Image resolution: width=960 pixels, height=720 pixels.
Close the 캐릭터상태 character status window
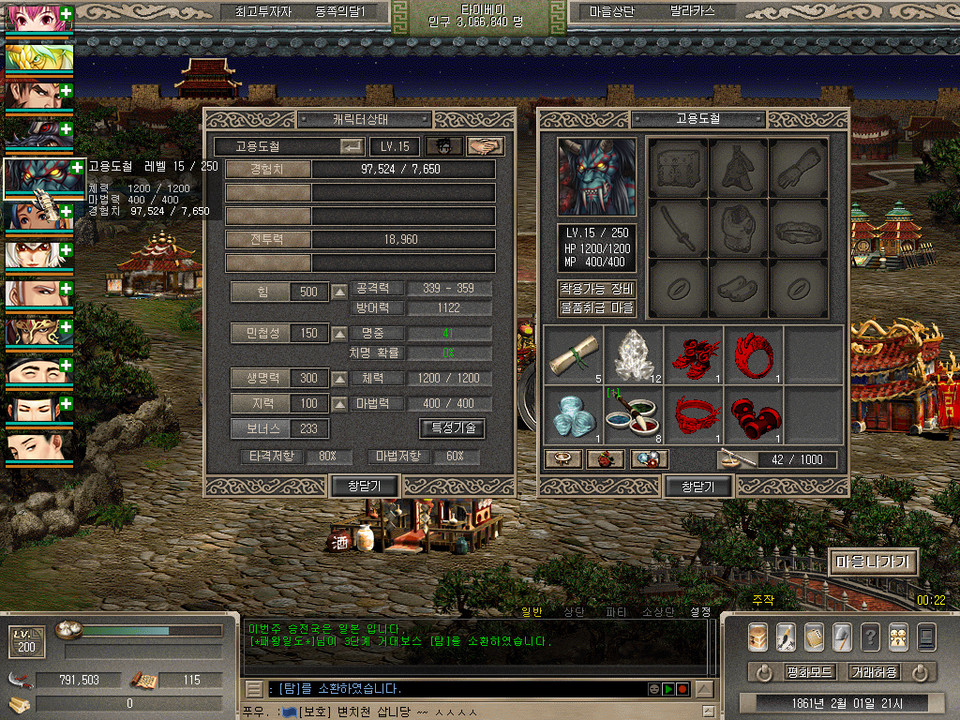click(x=365, y=485)
